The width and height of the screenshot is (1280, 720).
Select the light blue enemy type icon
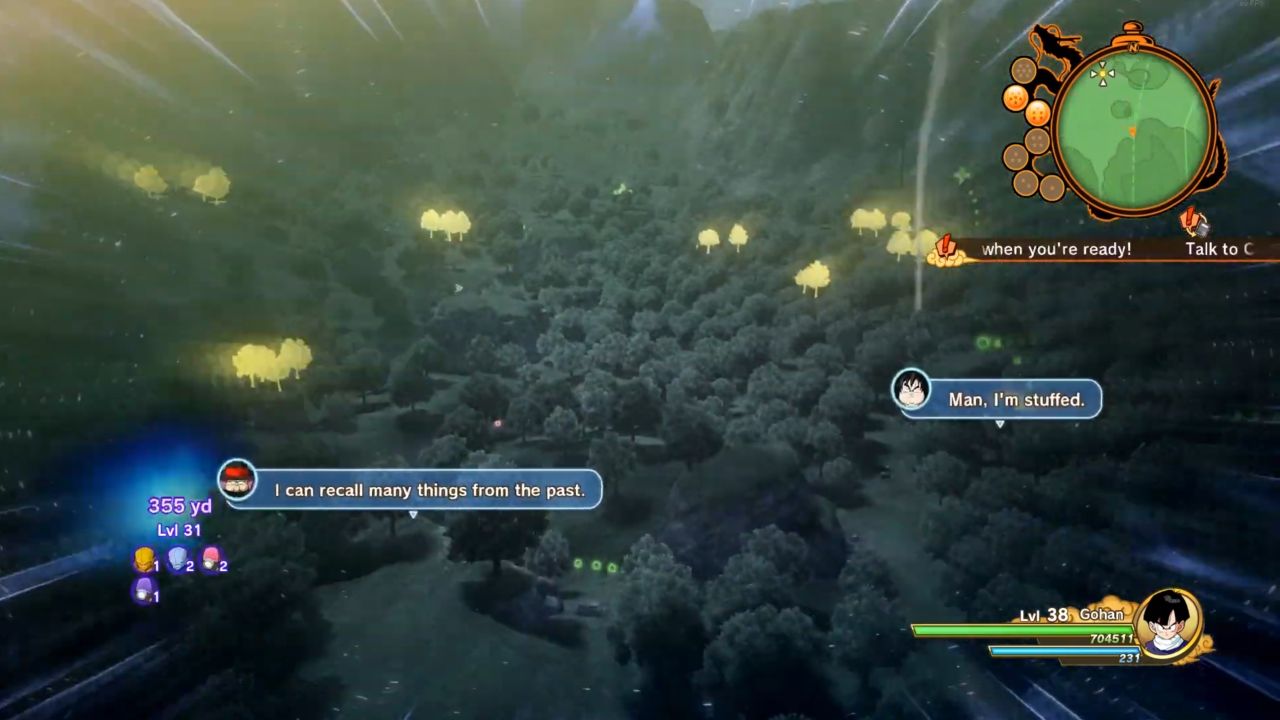(178, 560)
